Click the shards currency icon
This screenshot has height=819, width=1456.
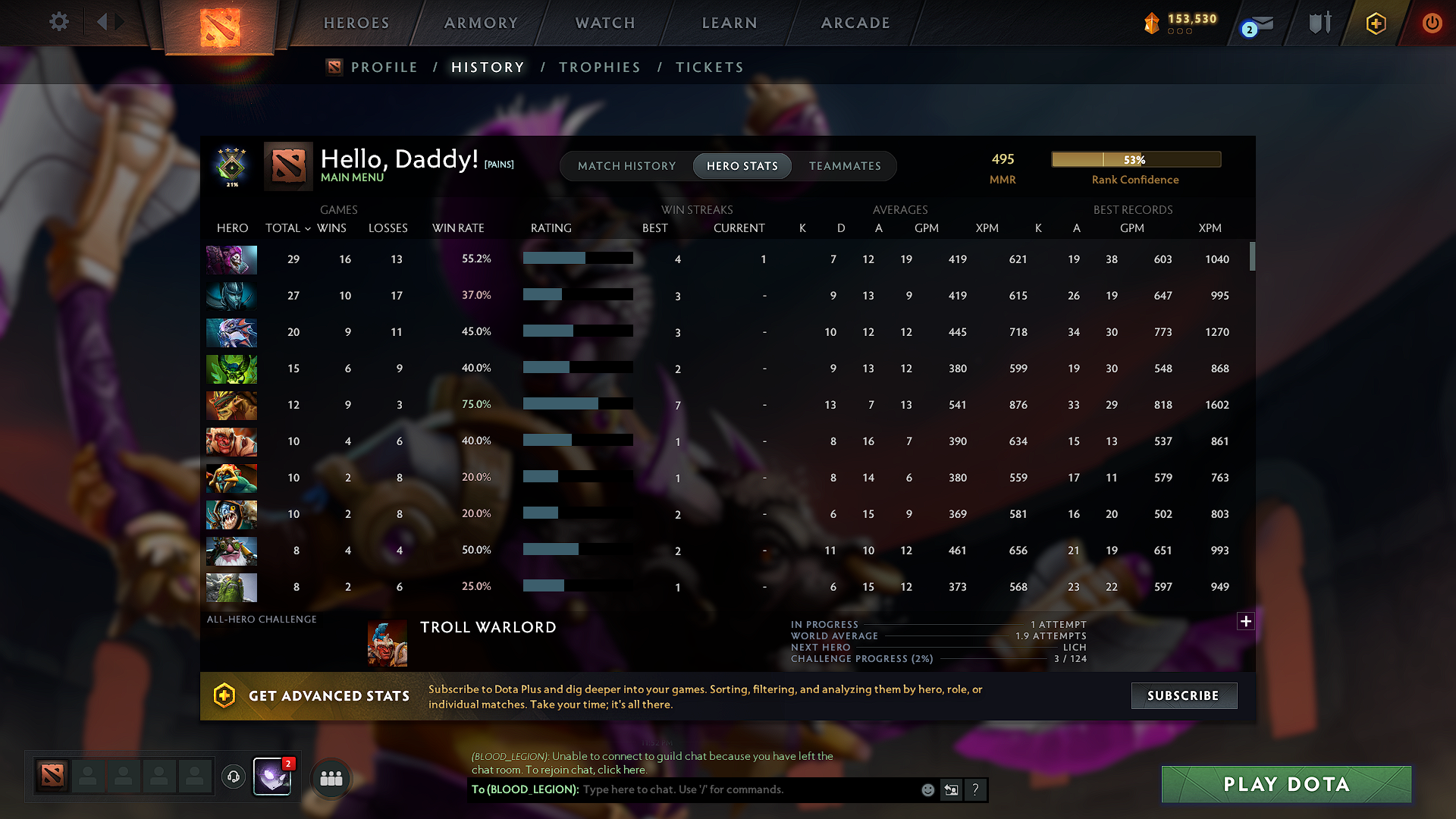[1152, 24]
